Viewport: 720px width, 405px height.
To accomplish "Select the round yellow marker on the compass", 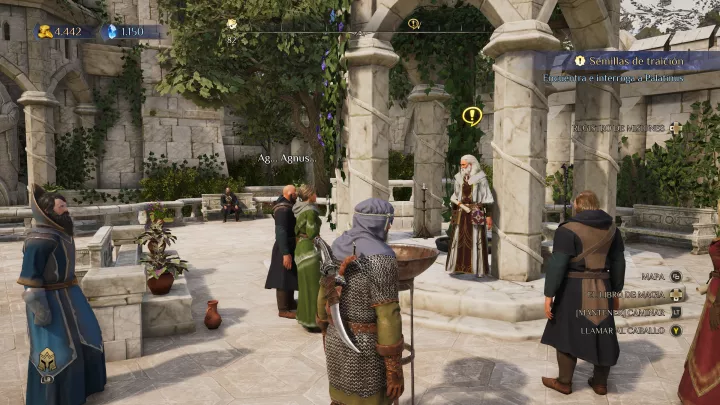I will (x=232, y=24).
